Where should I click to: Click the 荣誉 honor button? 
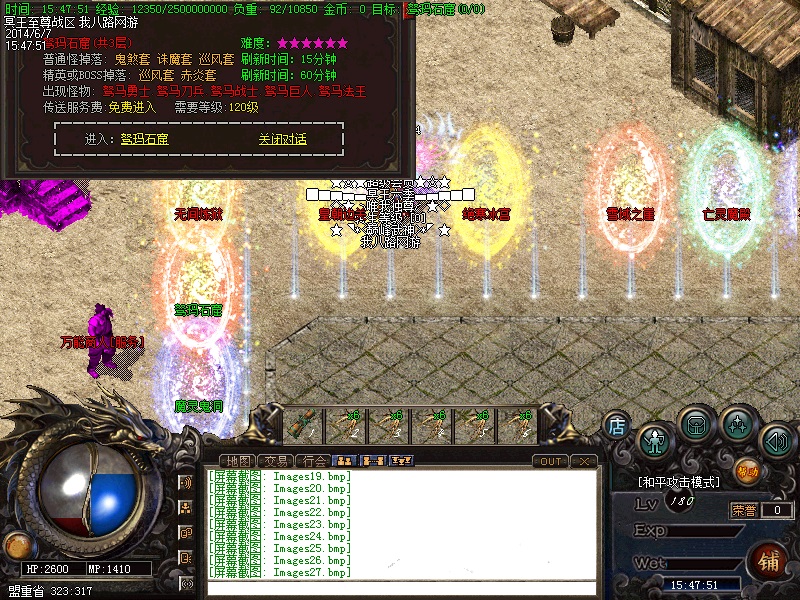click(743, 510)
